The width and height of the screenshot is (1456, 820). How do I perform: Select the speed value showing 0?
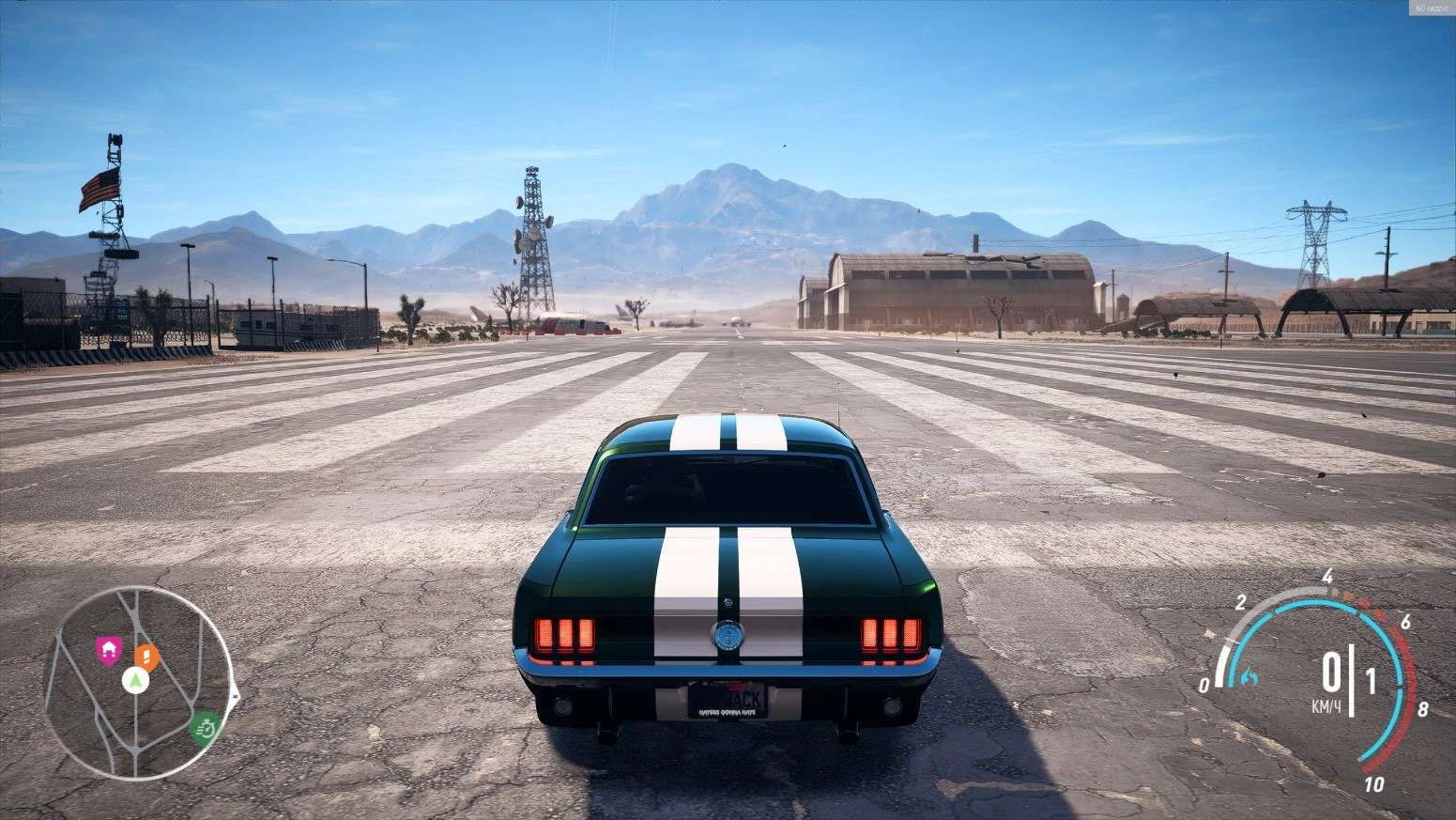coord(1332,672)
